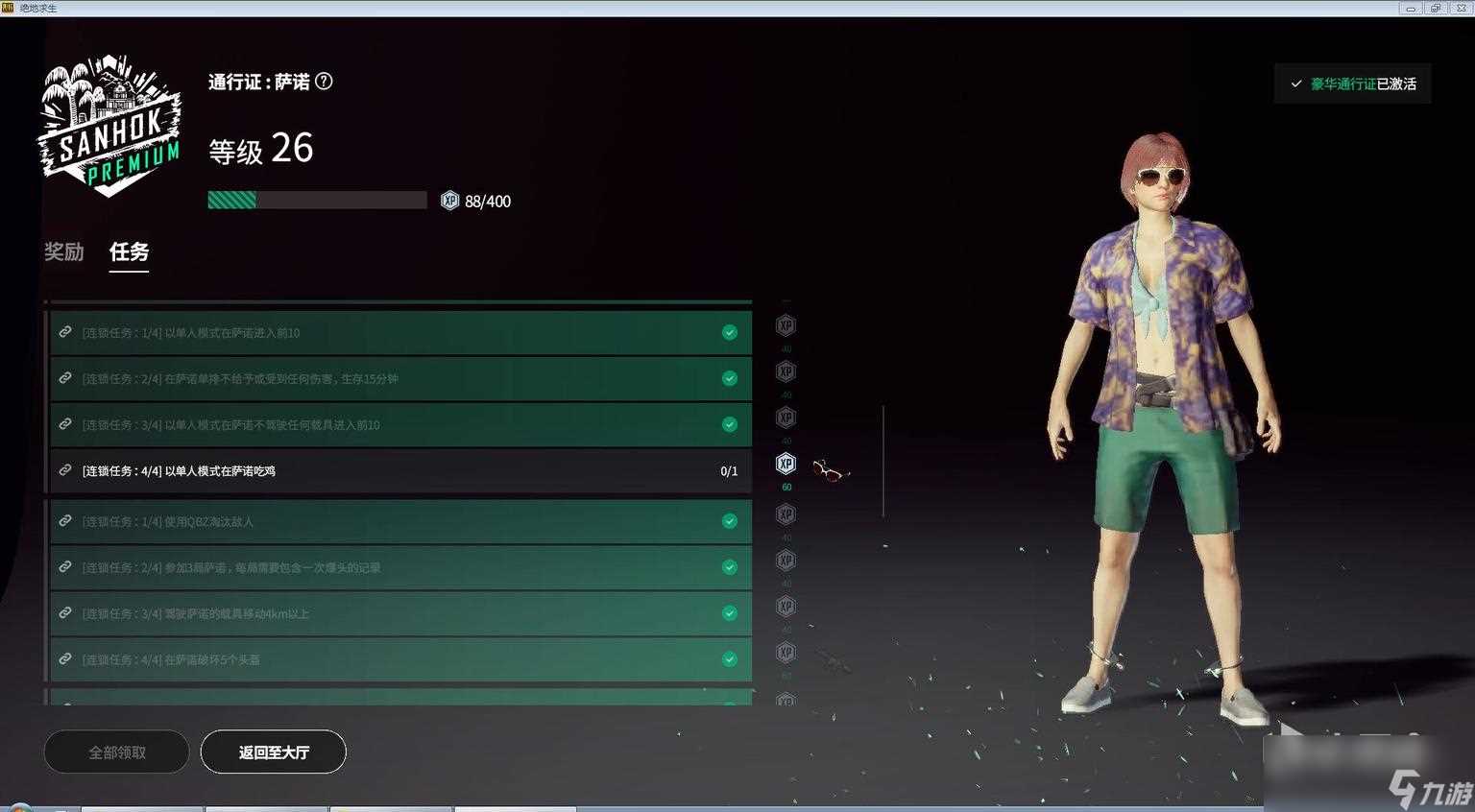Image resolution: width=1475 pixels, height=812 pixels.
Task: Click the 返回至大厅 button
Action: tap(274, 752)
